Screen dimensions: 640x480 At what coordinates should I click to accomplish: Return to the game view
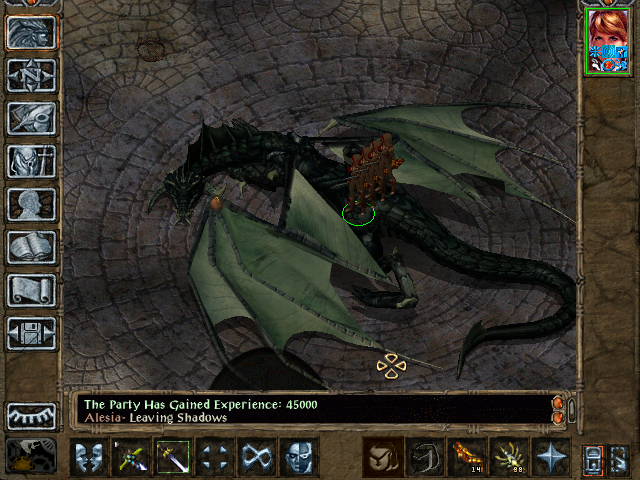click(31, 33)
